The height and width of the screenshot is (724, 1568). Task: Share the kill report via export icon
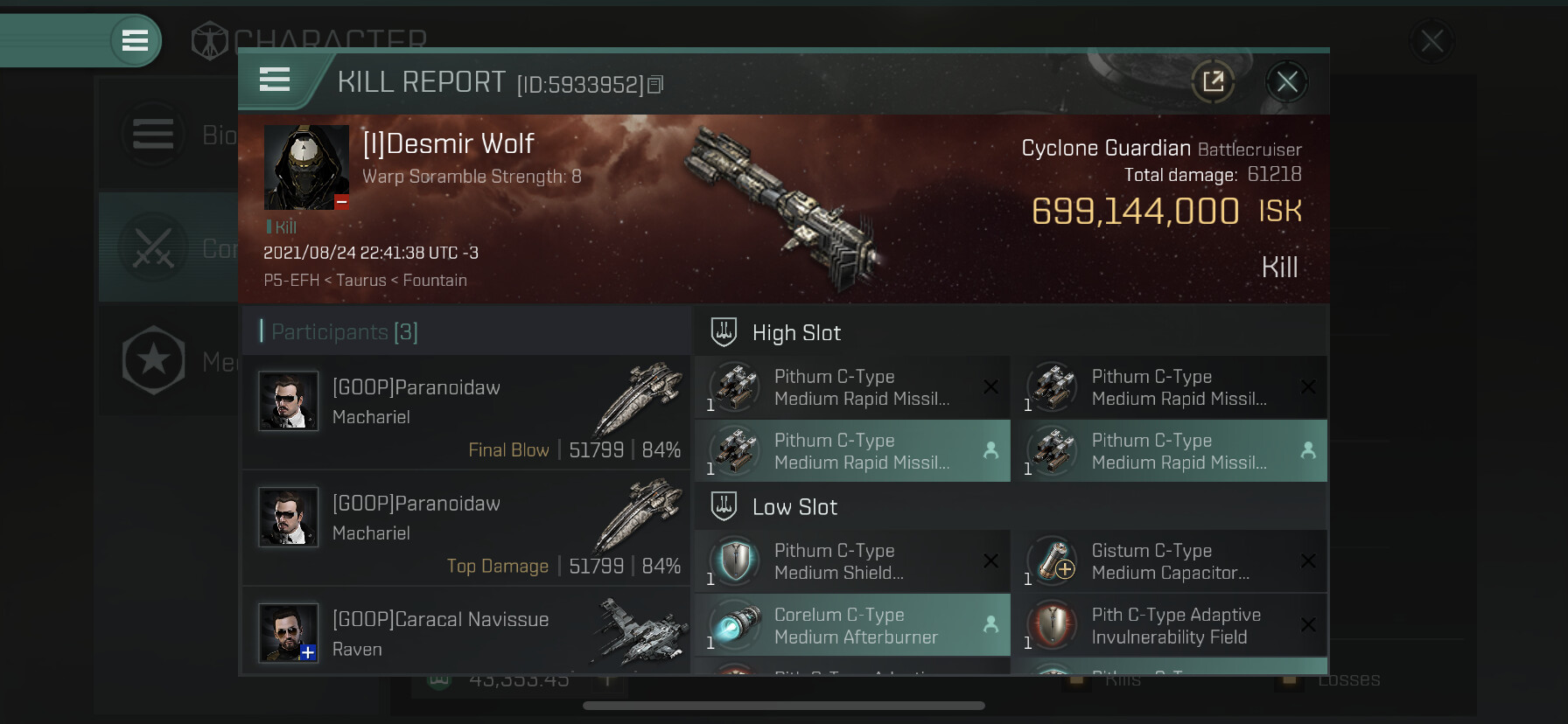(x=1214, y=82)
